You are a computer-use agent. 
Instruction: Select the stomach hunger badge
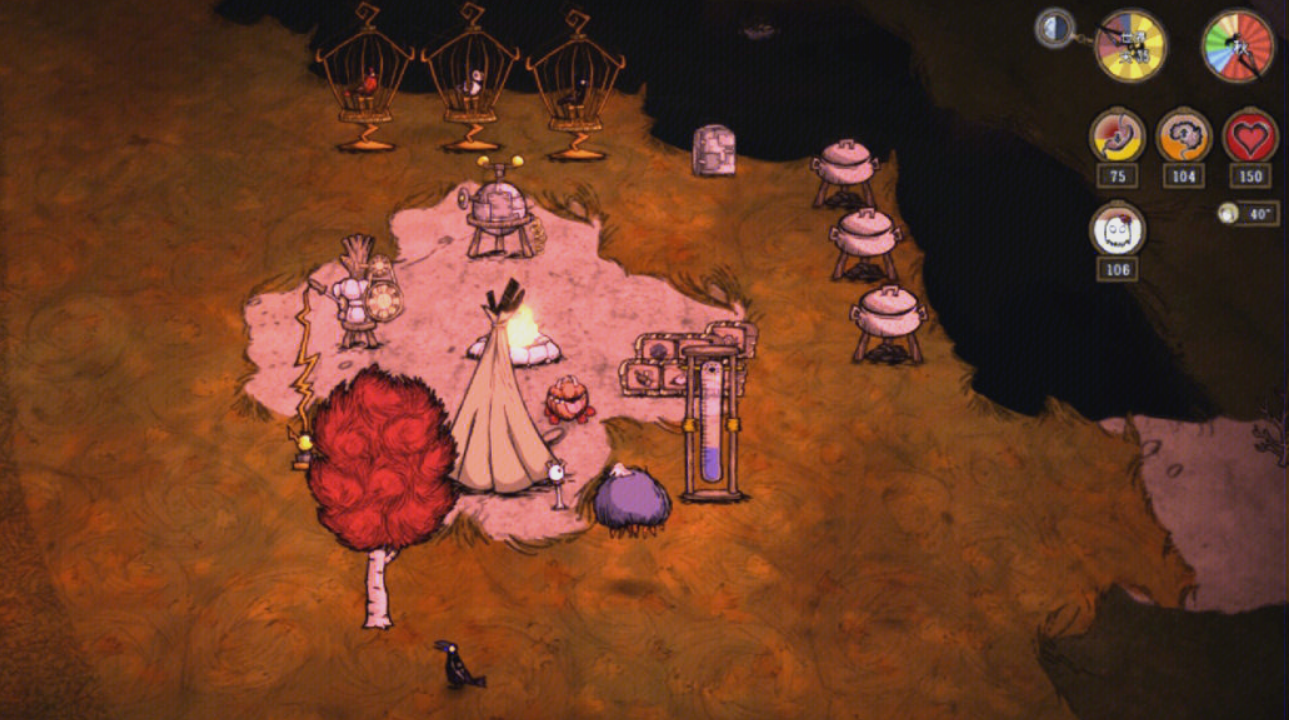tap(1117, 136)
